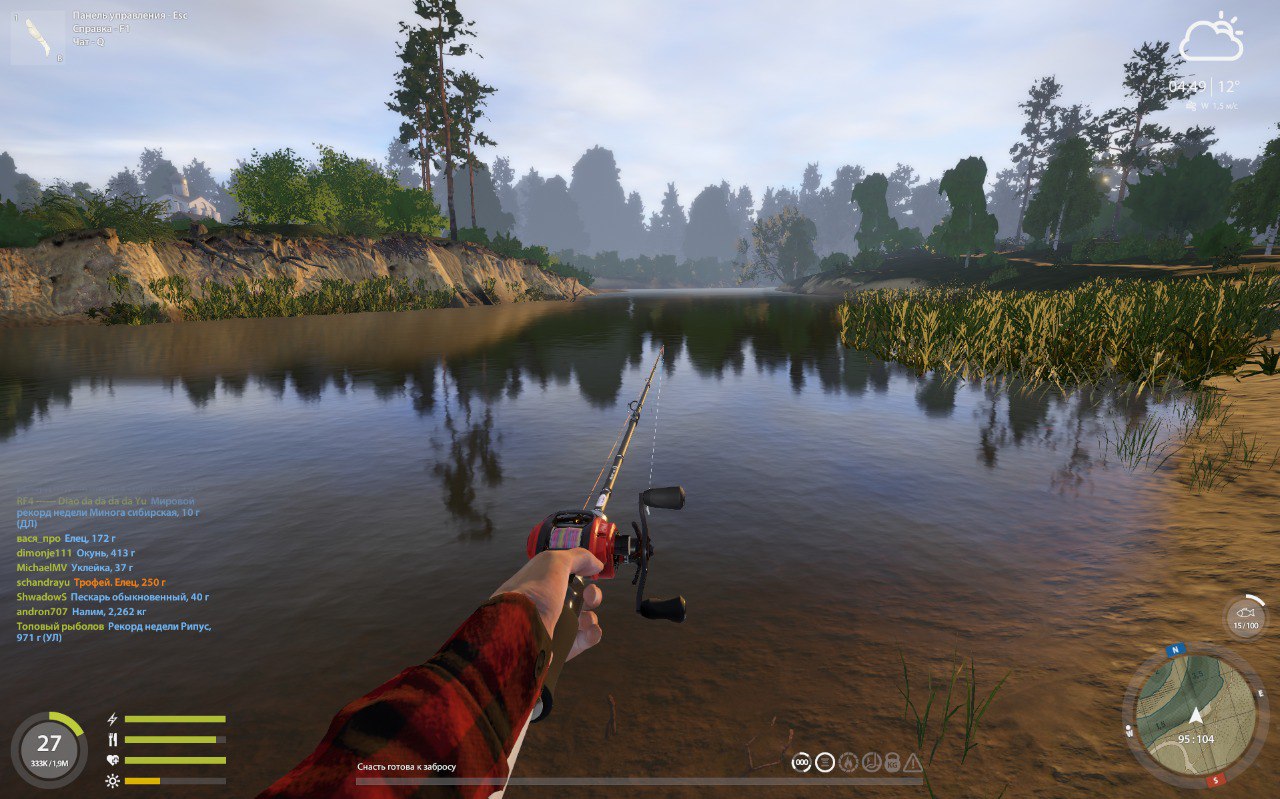Click the weather cloud and sun icon
Viewport: 1280px width, 799px height.
[x=1211, y=39]
